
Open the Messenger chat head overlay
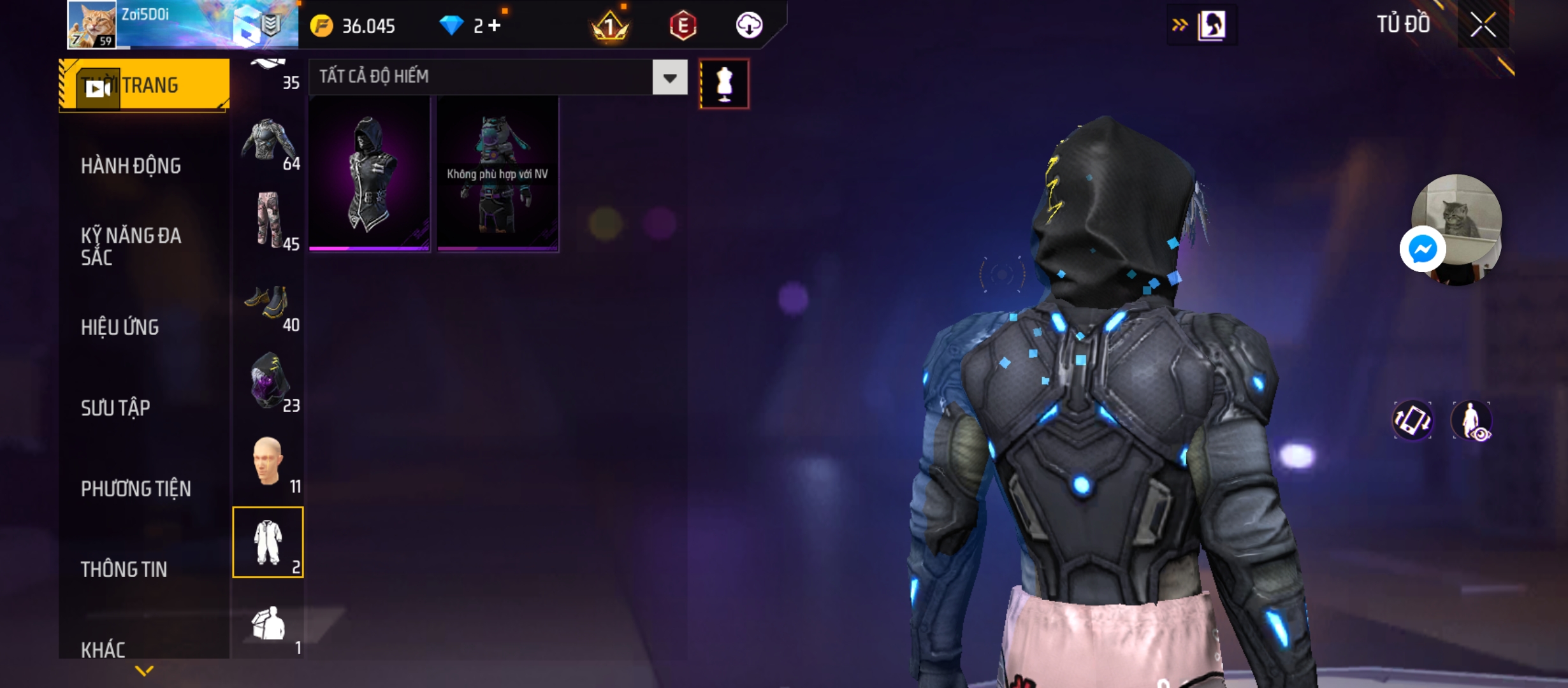tap(1423, 248)
